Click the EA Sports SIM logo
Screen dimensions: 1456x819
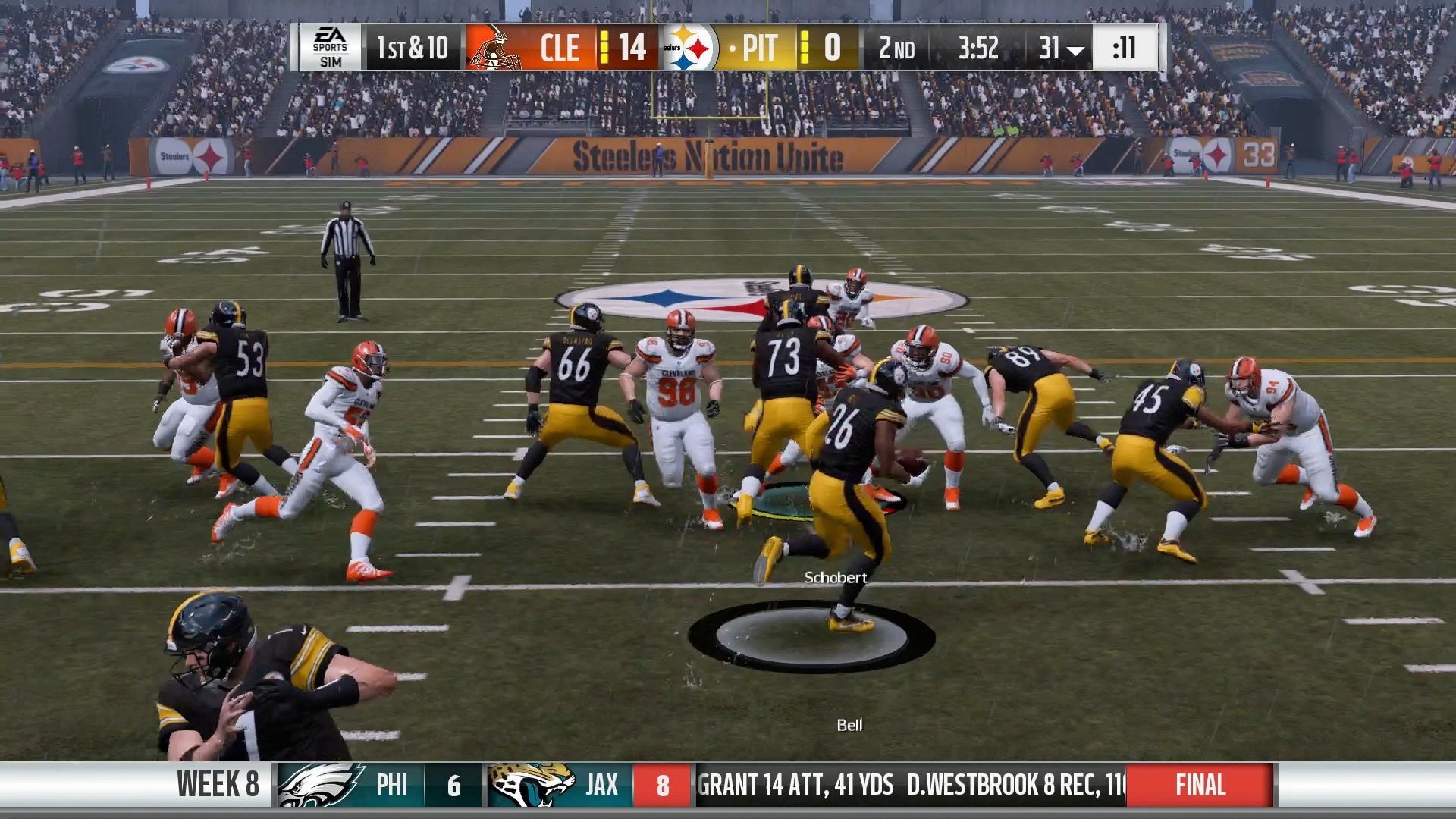coord(330,47)
